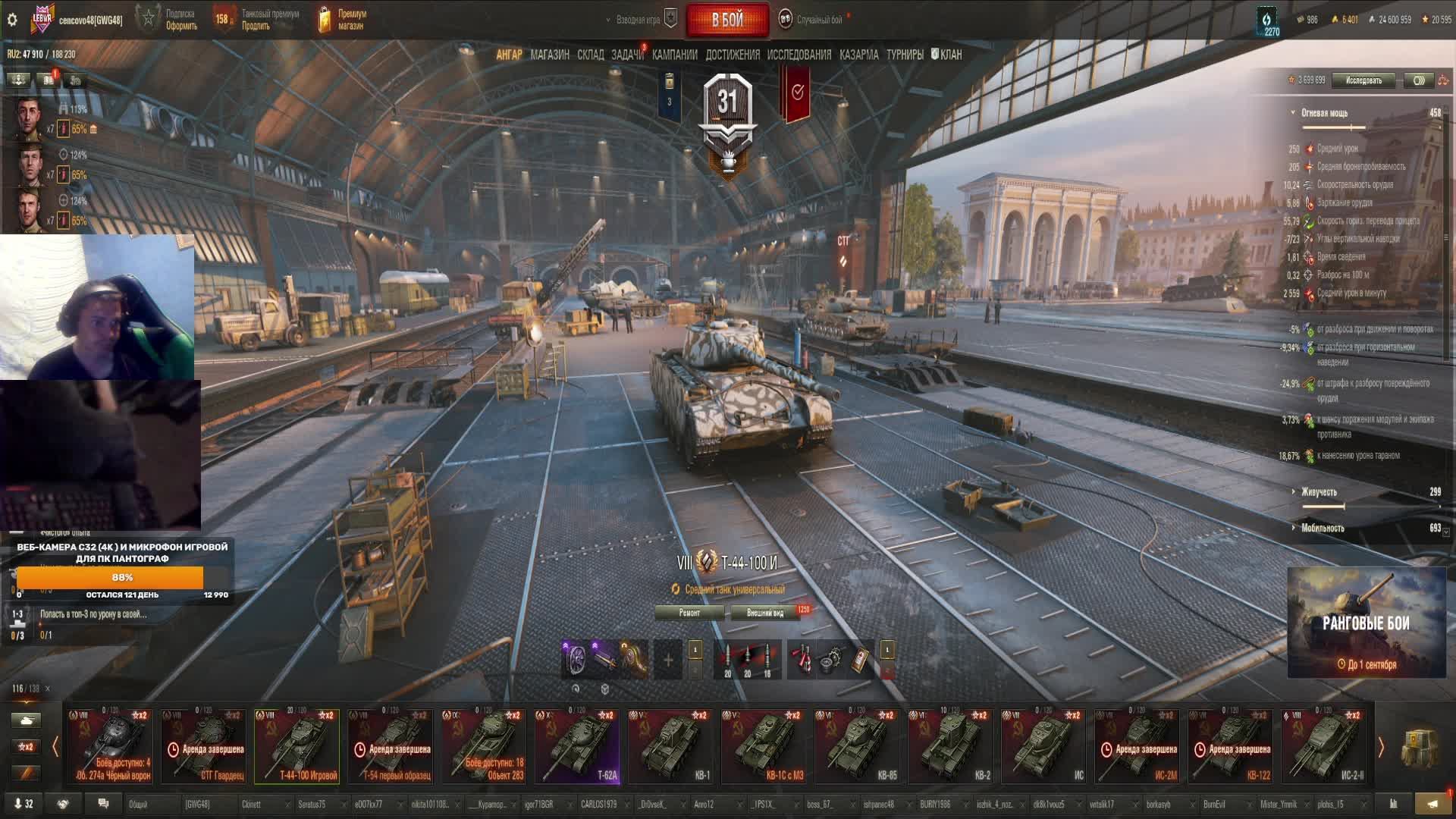Open the МАГАЗИН shop tab

[x=550, y=55]
